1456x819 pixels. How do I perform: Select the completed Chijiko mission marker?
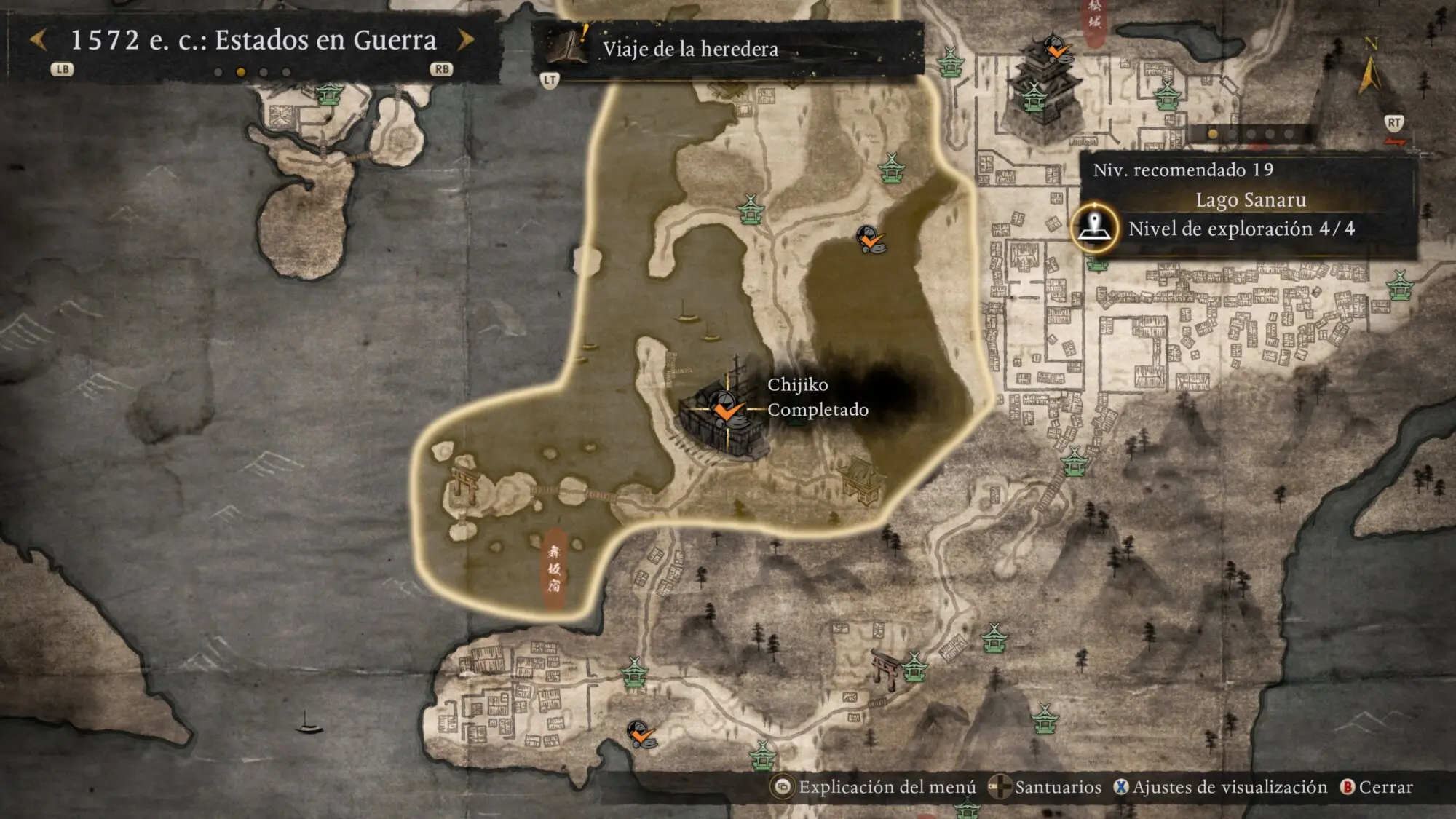click(725, 409)
